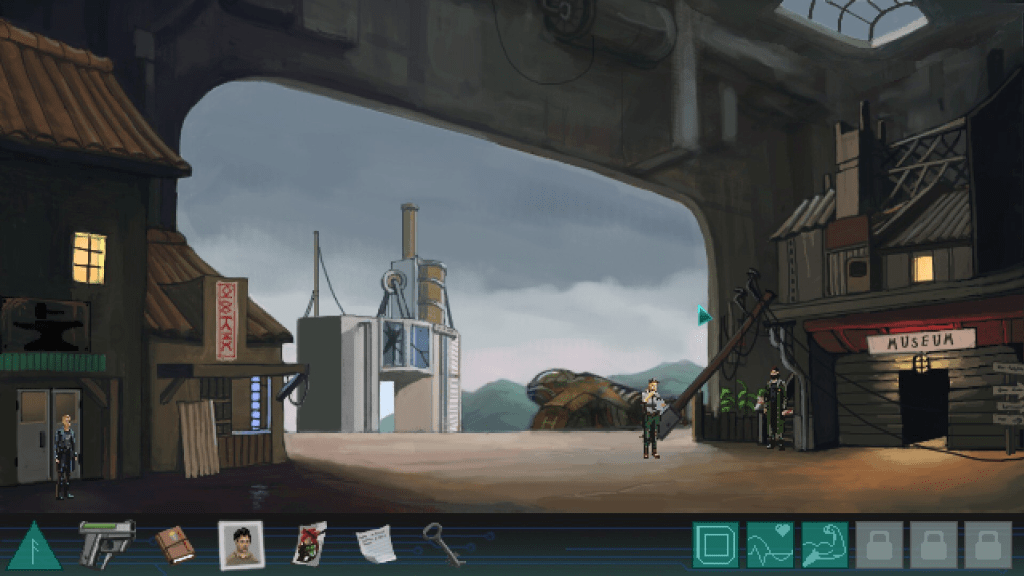Select the paper note inventory item
The image size is (1024, 576).
click(376, 543)
